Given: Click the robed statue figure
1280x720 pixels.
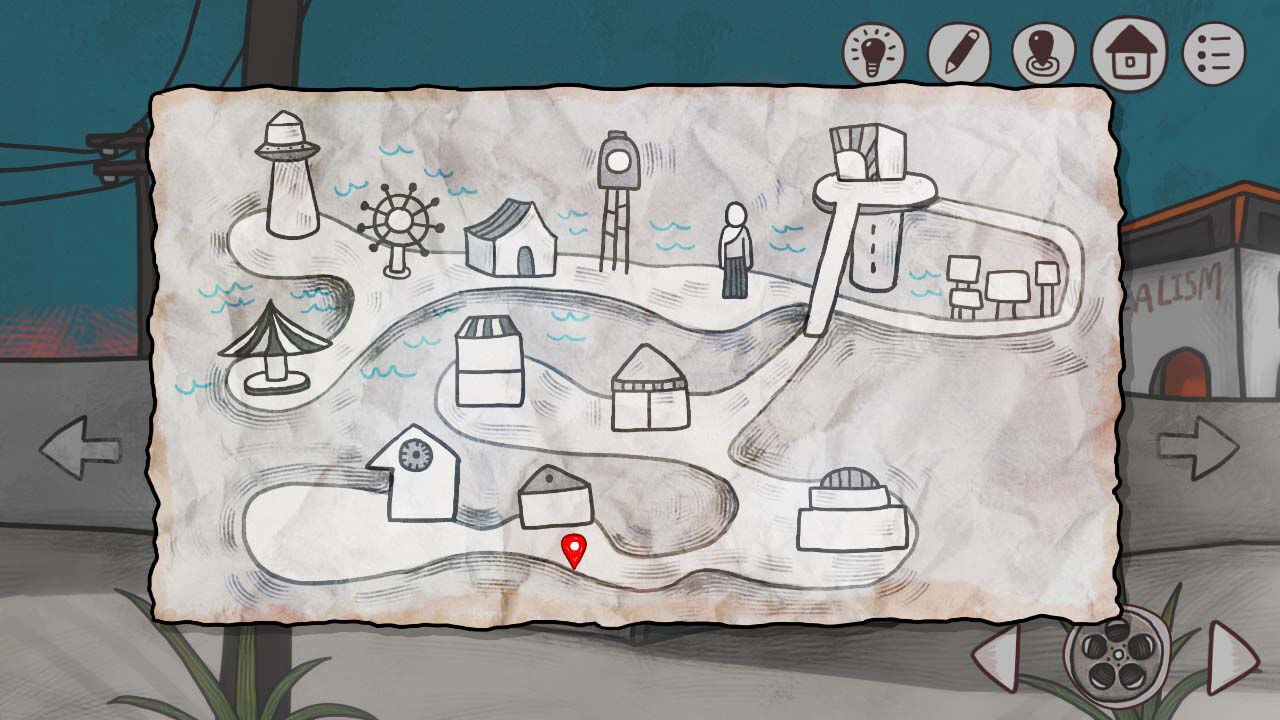Looking at the screenshot, I should [x=735, y=250].
